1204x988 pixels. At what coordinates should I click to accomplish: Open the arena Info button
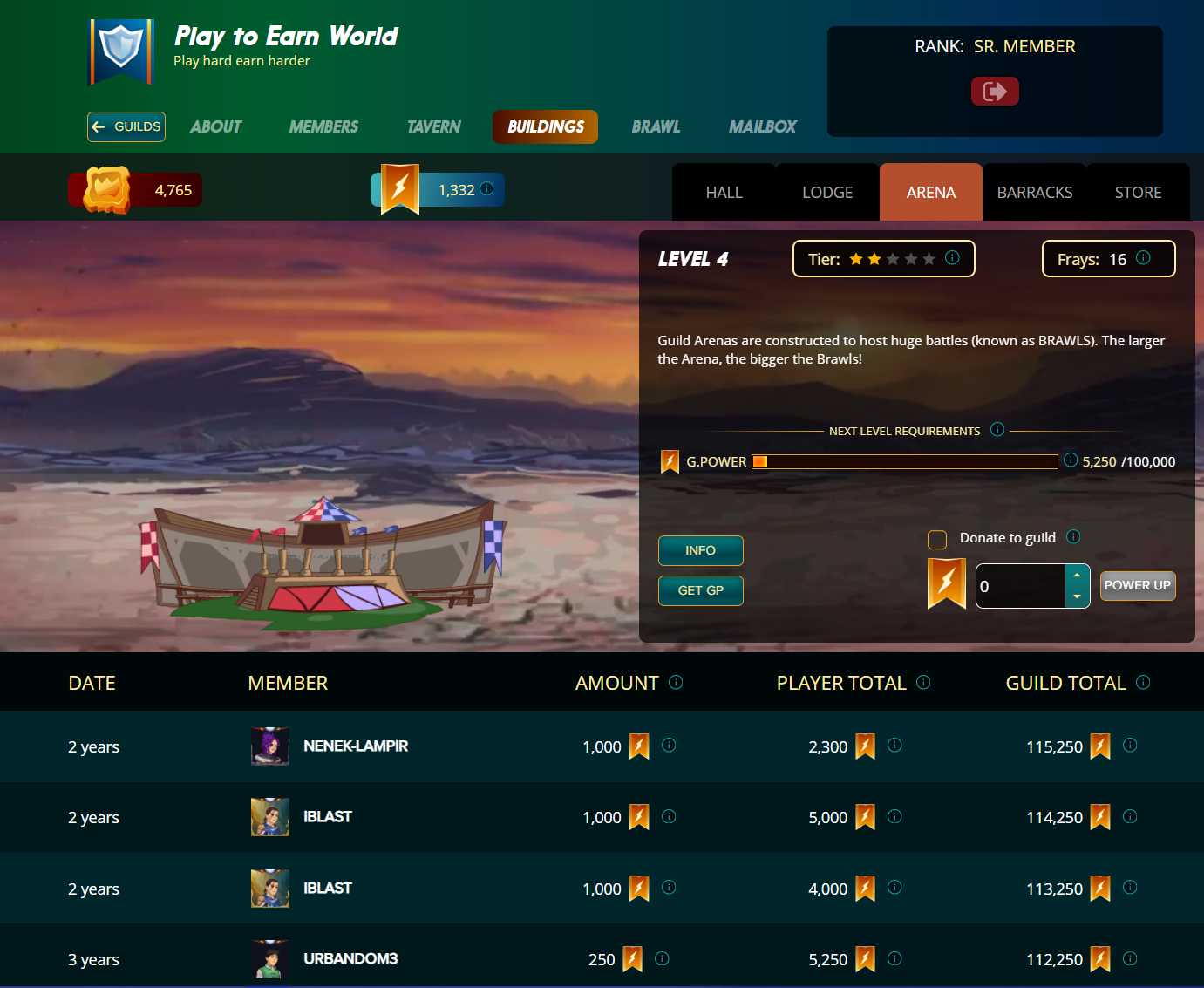[x=700, y=550]
